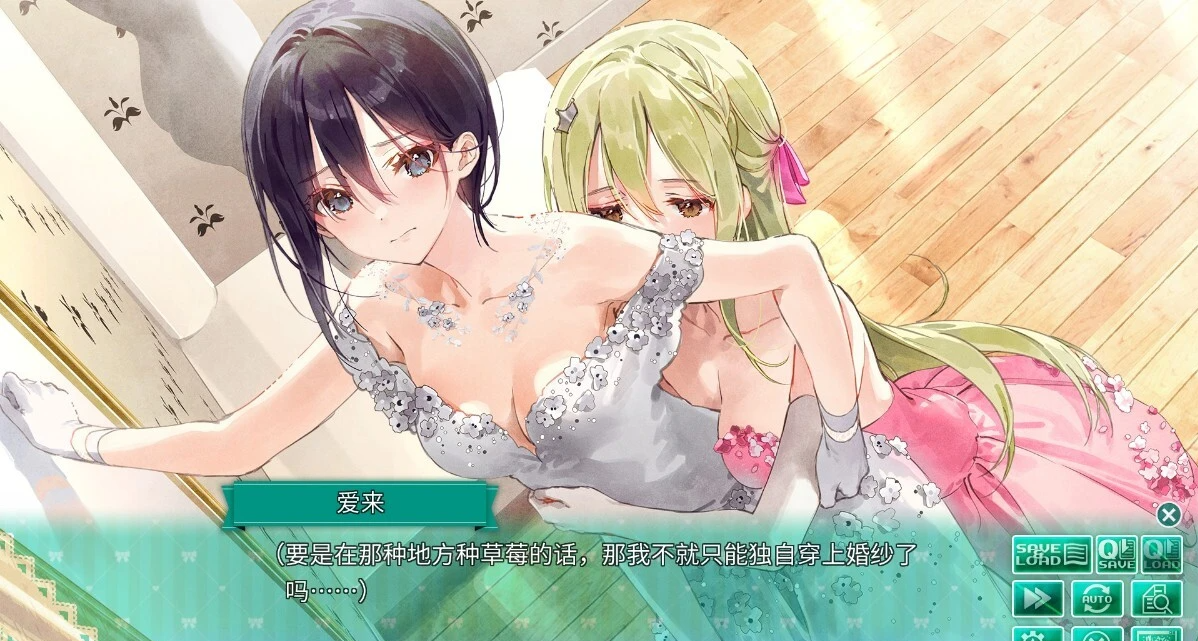1198x641 pixels.
Task: Toggle Auto text advance mode
Action: (1096, 598)
